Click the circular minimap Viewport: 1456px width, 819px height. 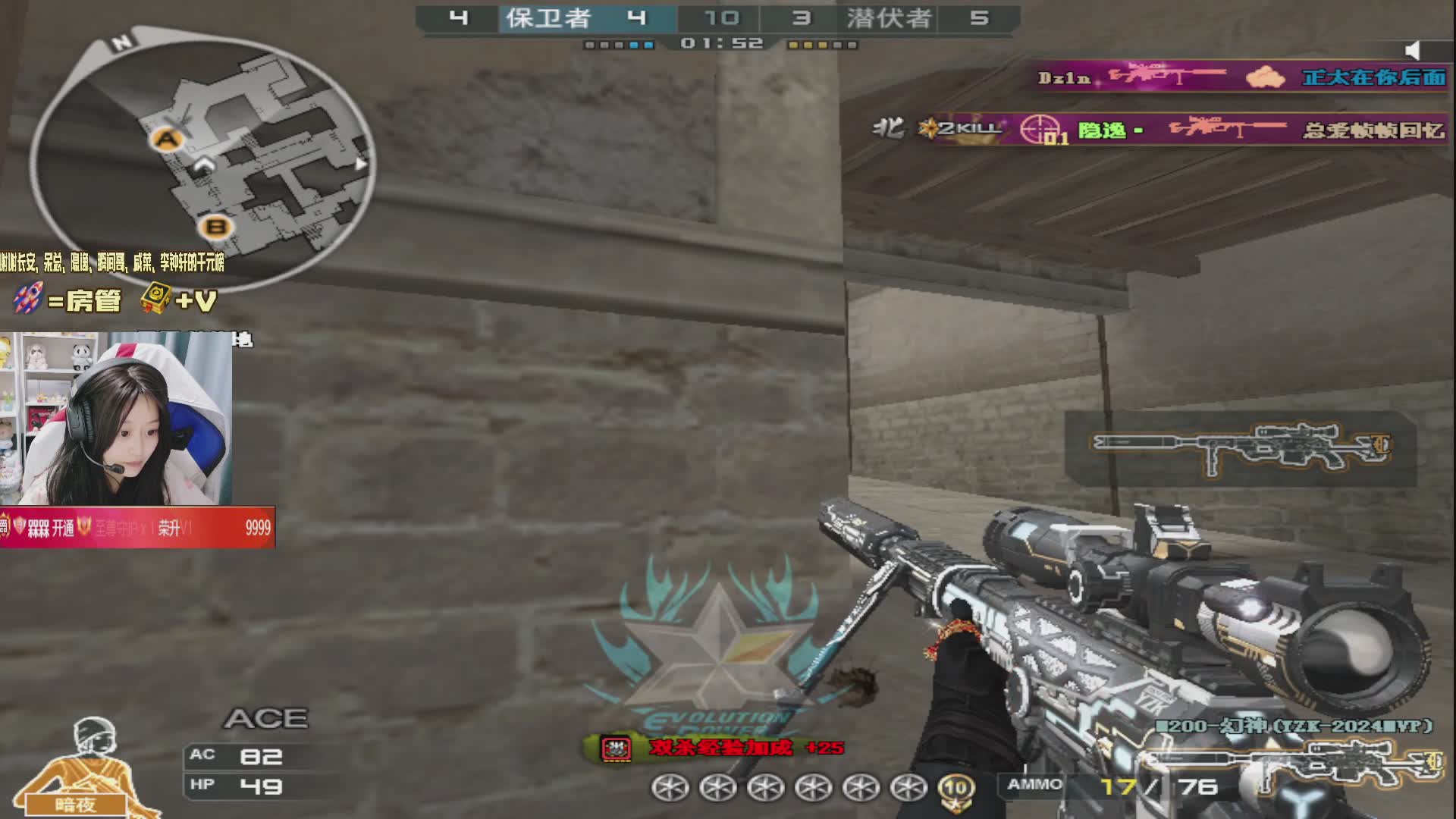tap(203, 159)
